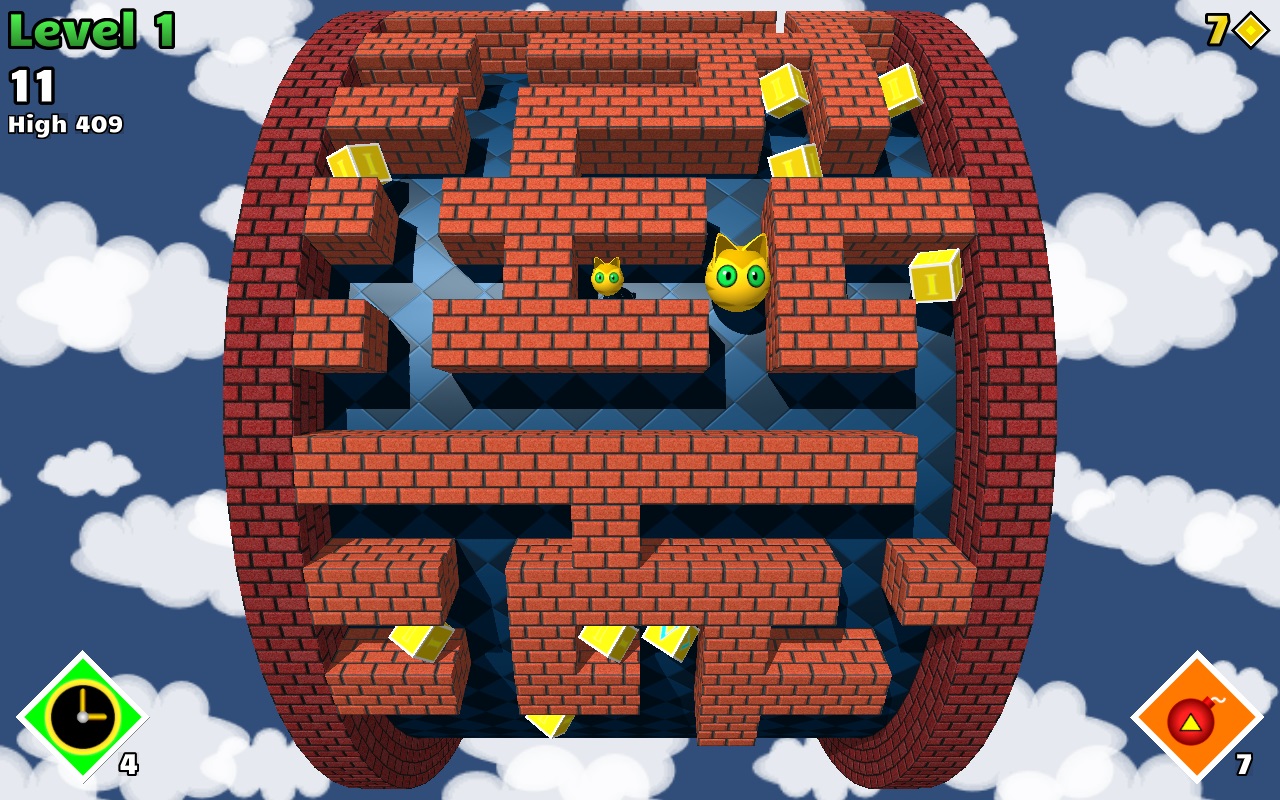1280x800 pixels.
Task: Select the current score 11
Action: point(30,86)
